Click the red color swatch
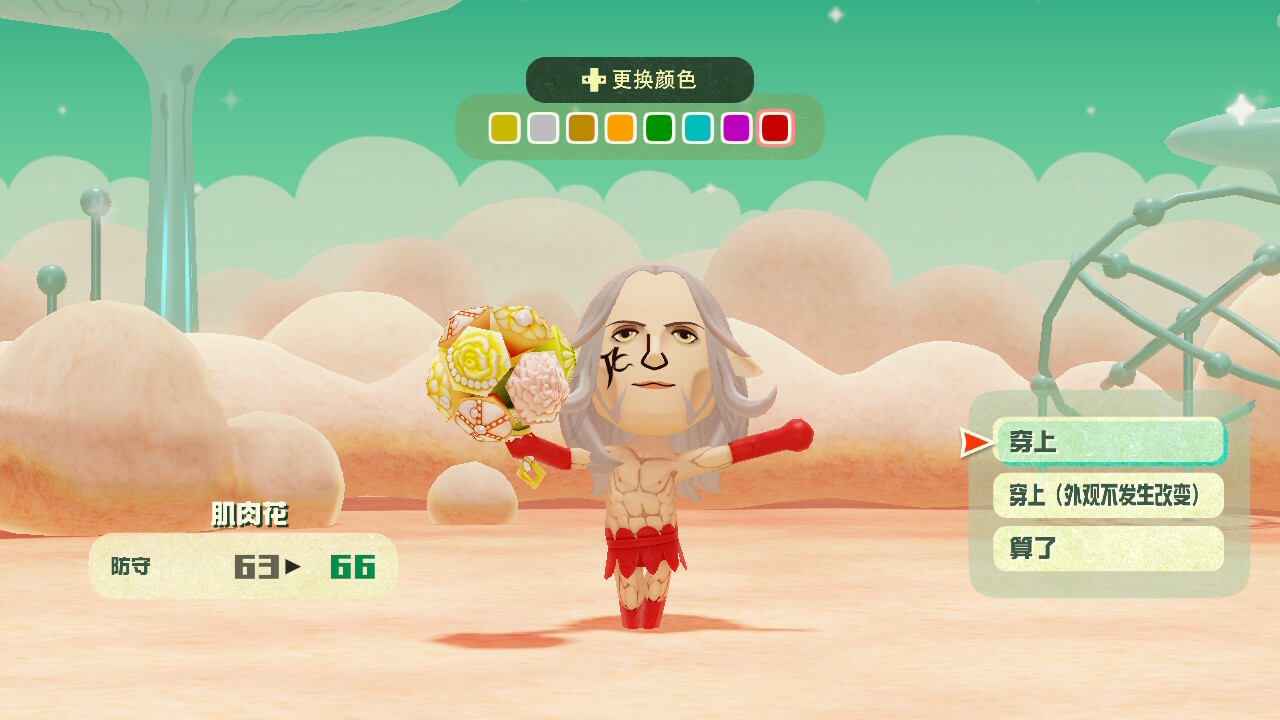The image size is (1280, 720). click(775, 128)
